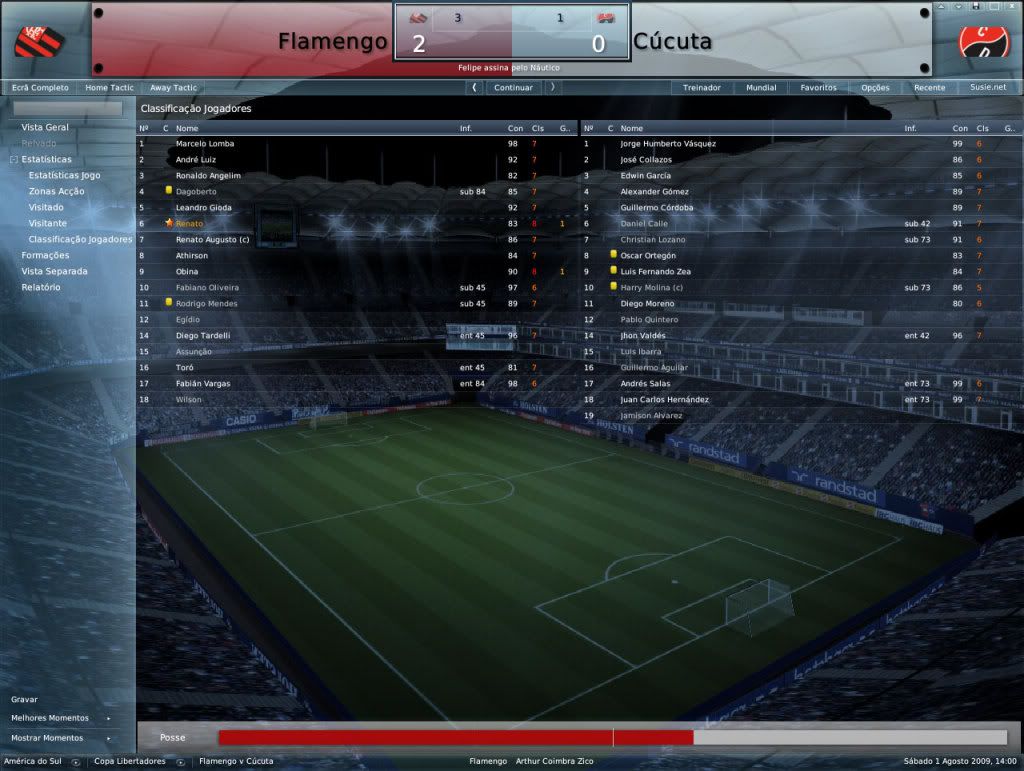The width and height of the screenshot is (1024, 771).
Task: Click the Gravar option
Action: coord(24,700)
